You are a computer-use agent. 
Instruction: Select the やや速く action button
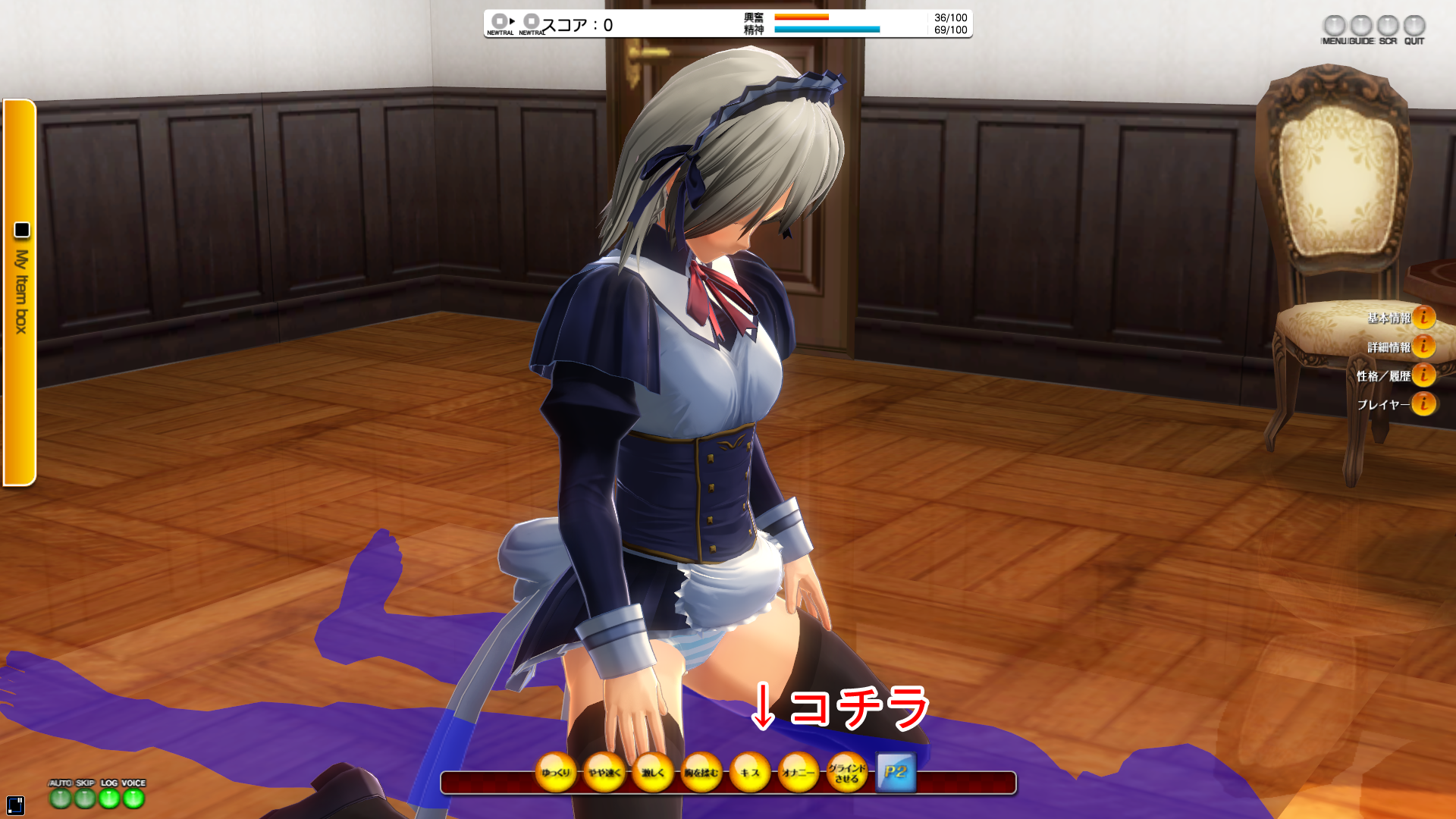pos(604,773)
